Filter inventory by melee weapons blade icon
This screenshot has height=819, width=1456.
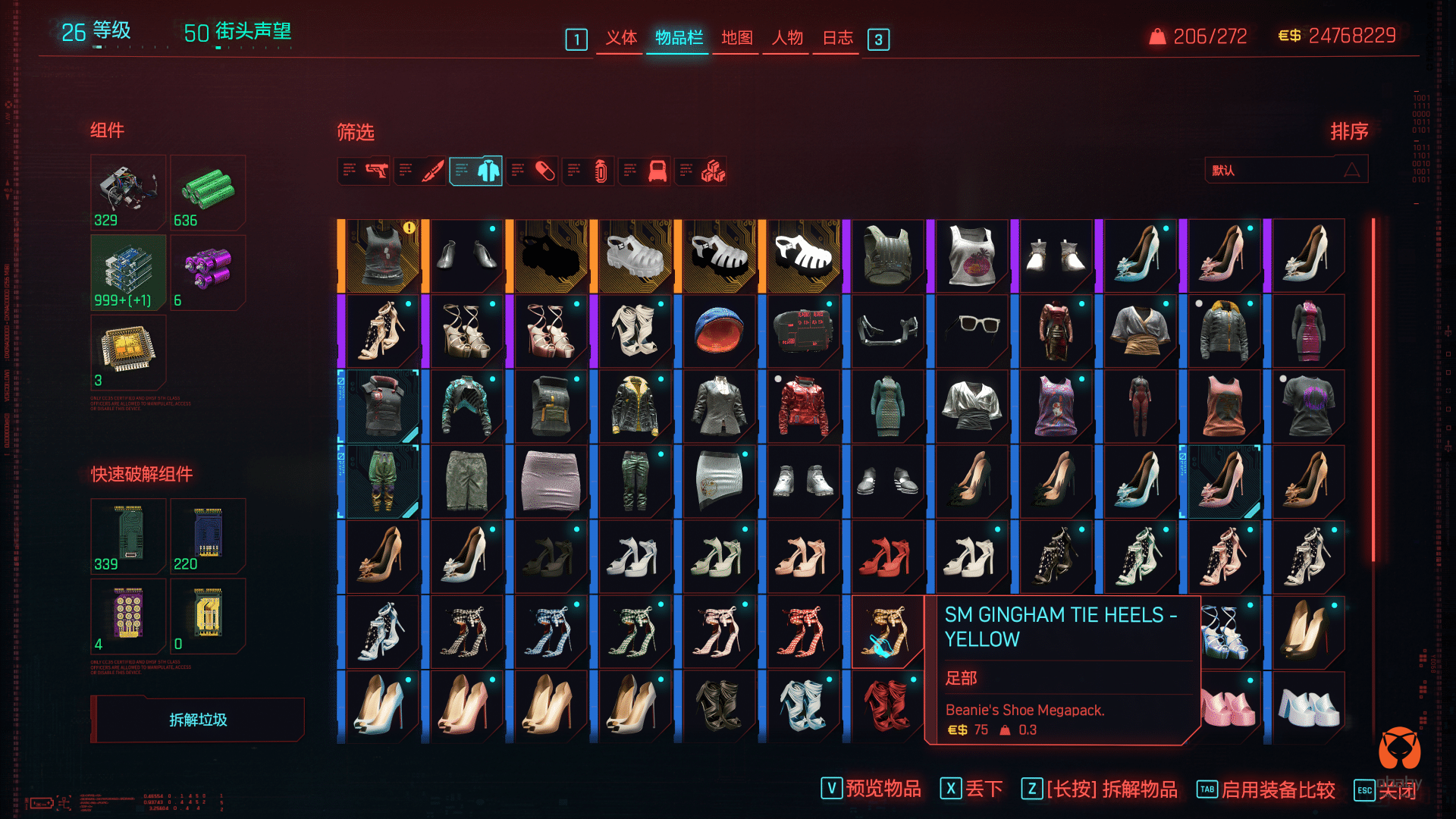421,171
